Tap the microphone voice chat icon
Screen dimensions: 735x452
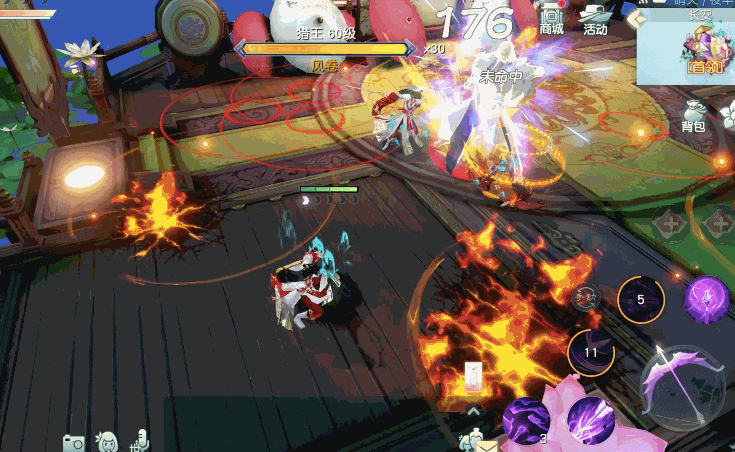[x=141, y=439]
